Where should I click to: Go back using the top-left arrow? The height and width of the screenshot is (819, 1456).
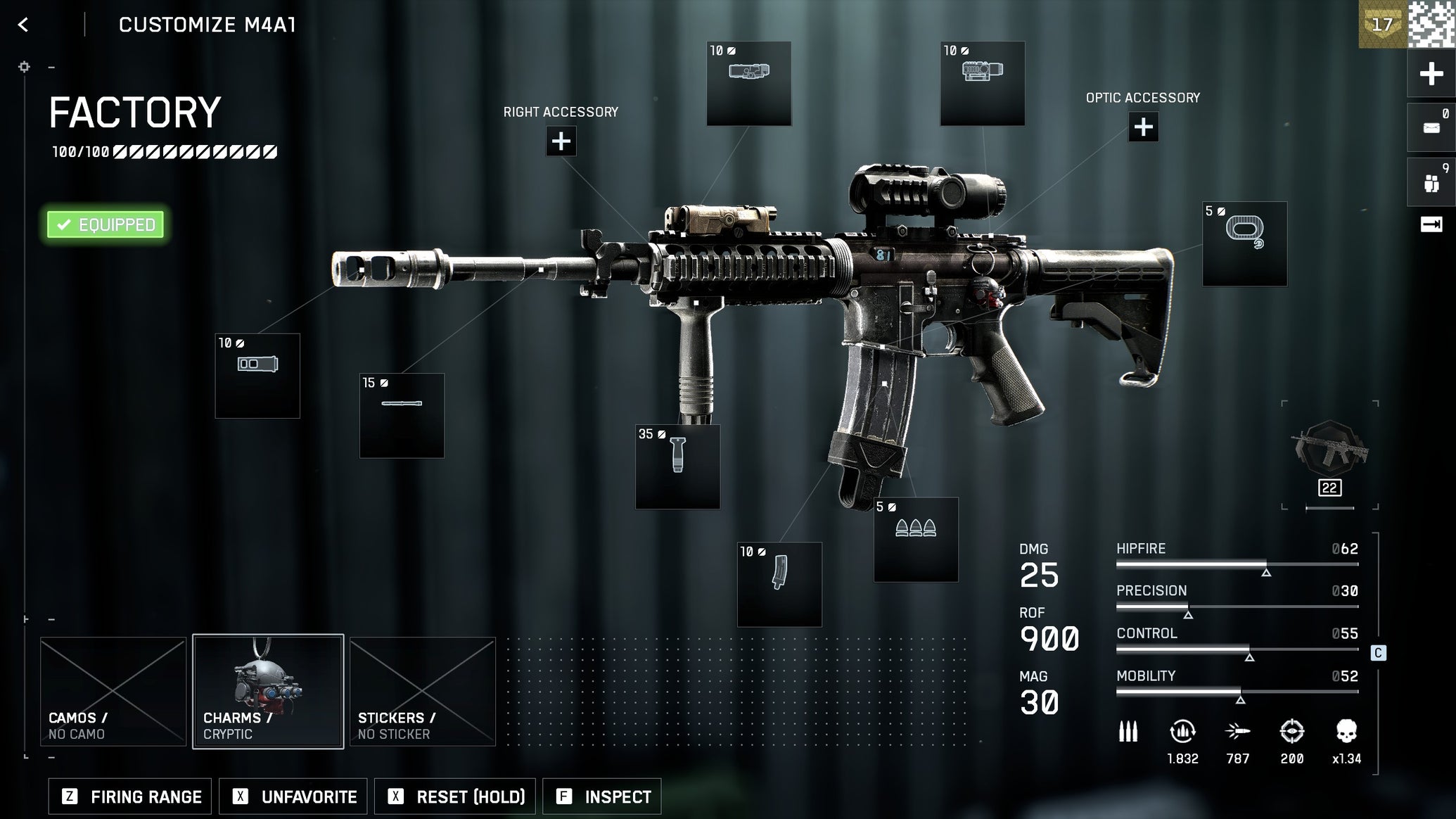pyautogui.click(x=23, y=25)
